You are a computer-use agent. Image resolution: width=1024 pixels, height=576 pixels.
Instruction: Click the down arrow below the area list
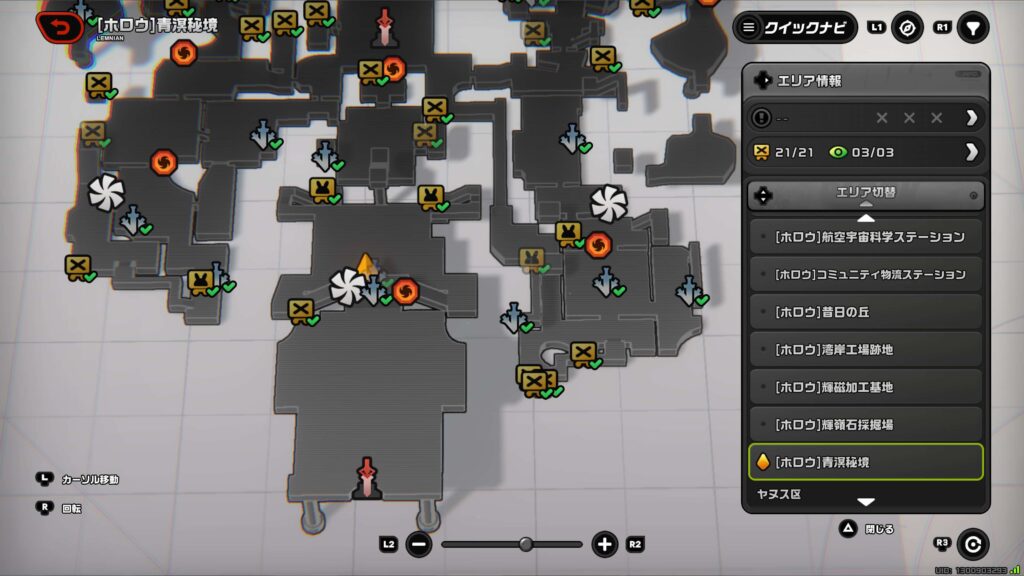pos(866,502)
